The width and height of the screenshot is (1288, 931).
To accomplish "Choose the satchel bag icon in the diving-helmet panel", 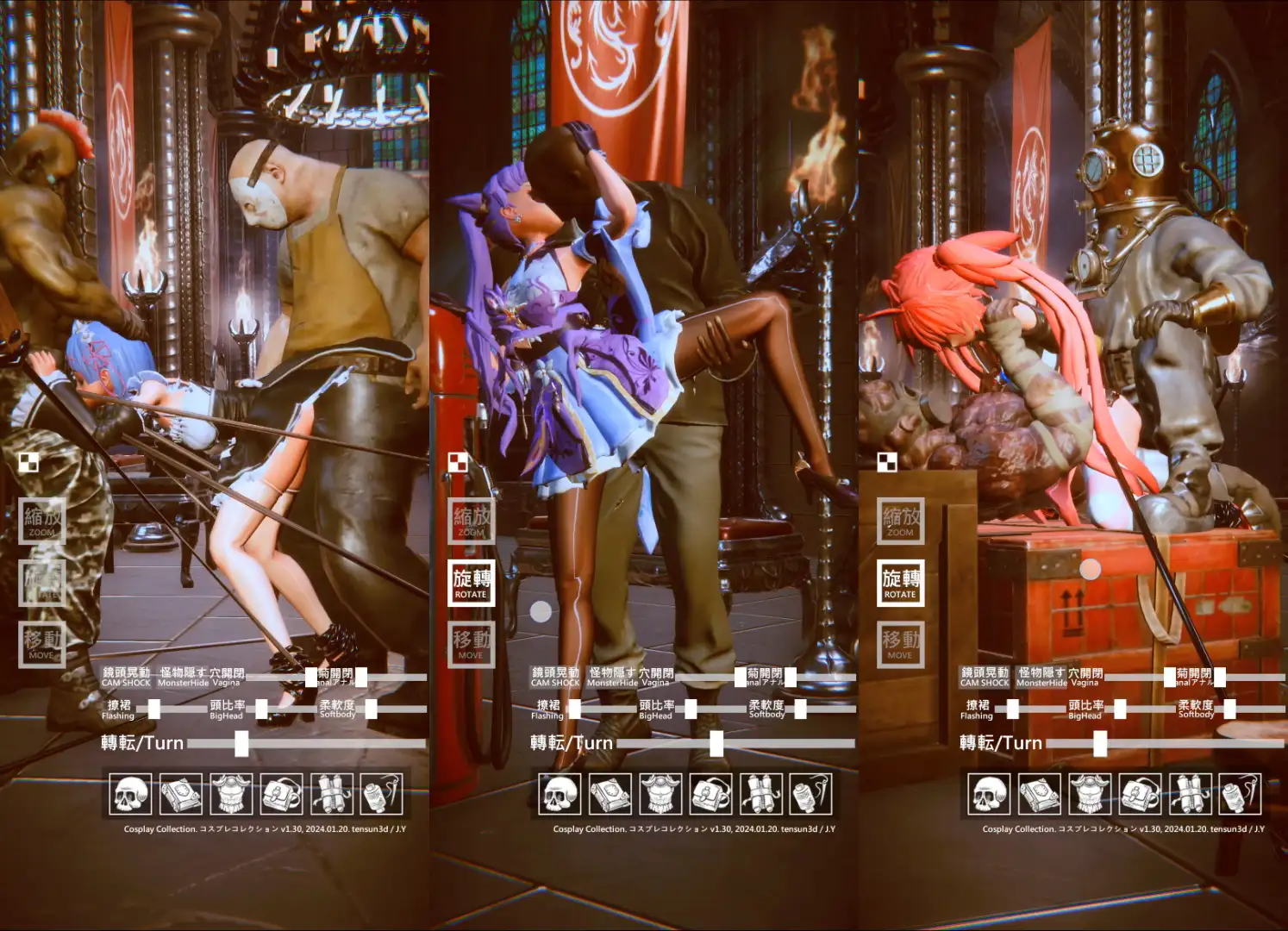I will tap(1140, 794).
